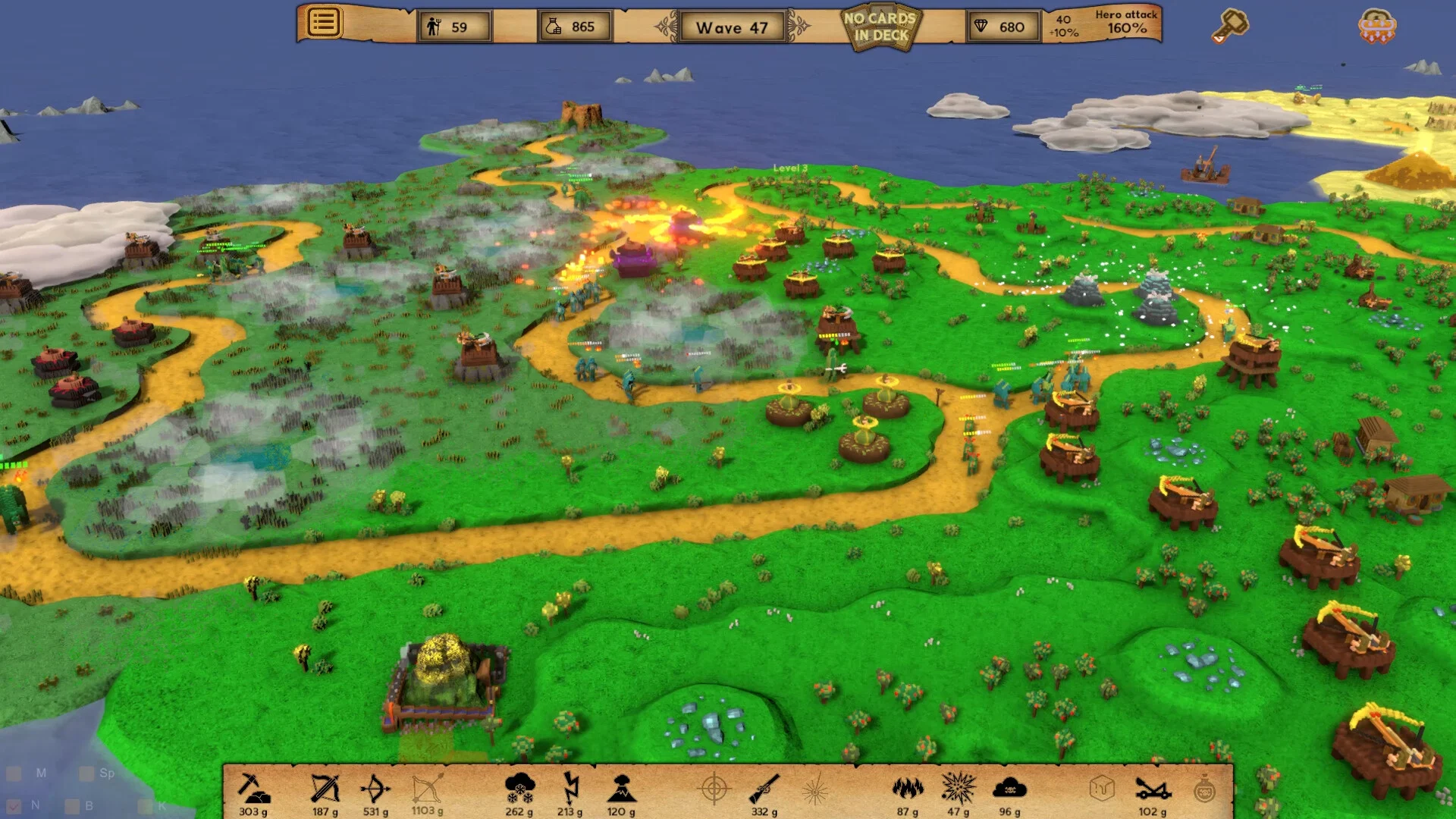Click the greyed crosshair target icon

pyautogui.click(x=714, y=789)
